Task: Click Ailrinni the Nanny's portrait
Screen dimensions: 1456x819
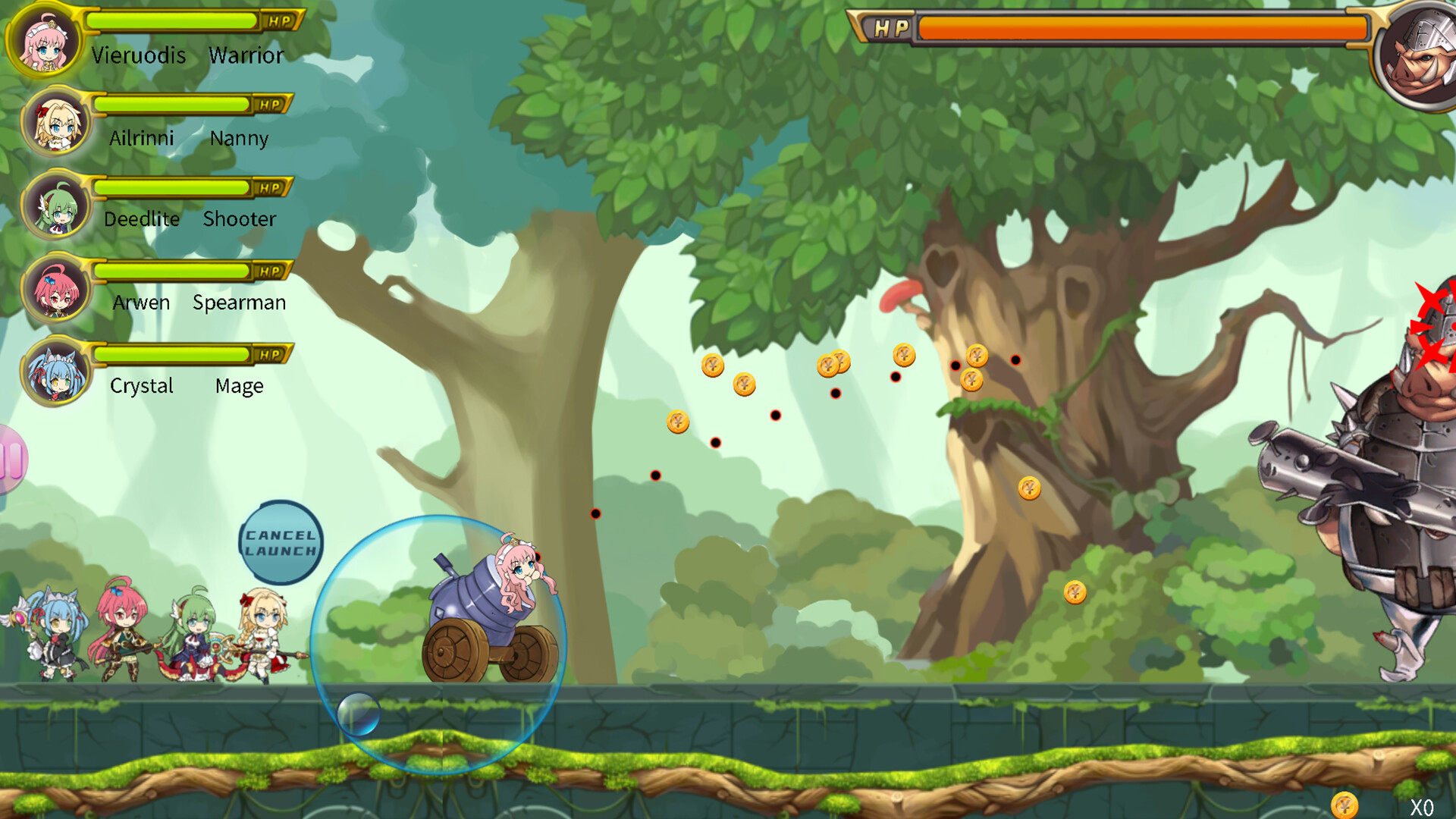Action: pyautogui.click(x=57, y=122)
